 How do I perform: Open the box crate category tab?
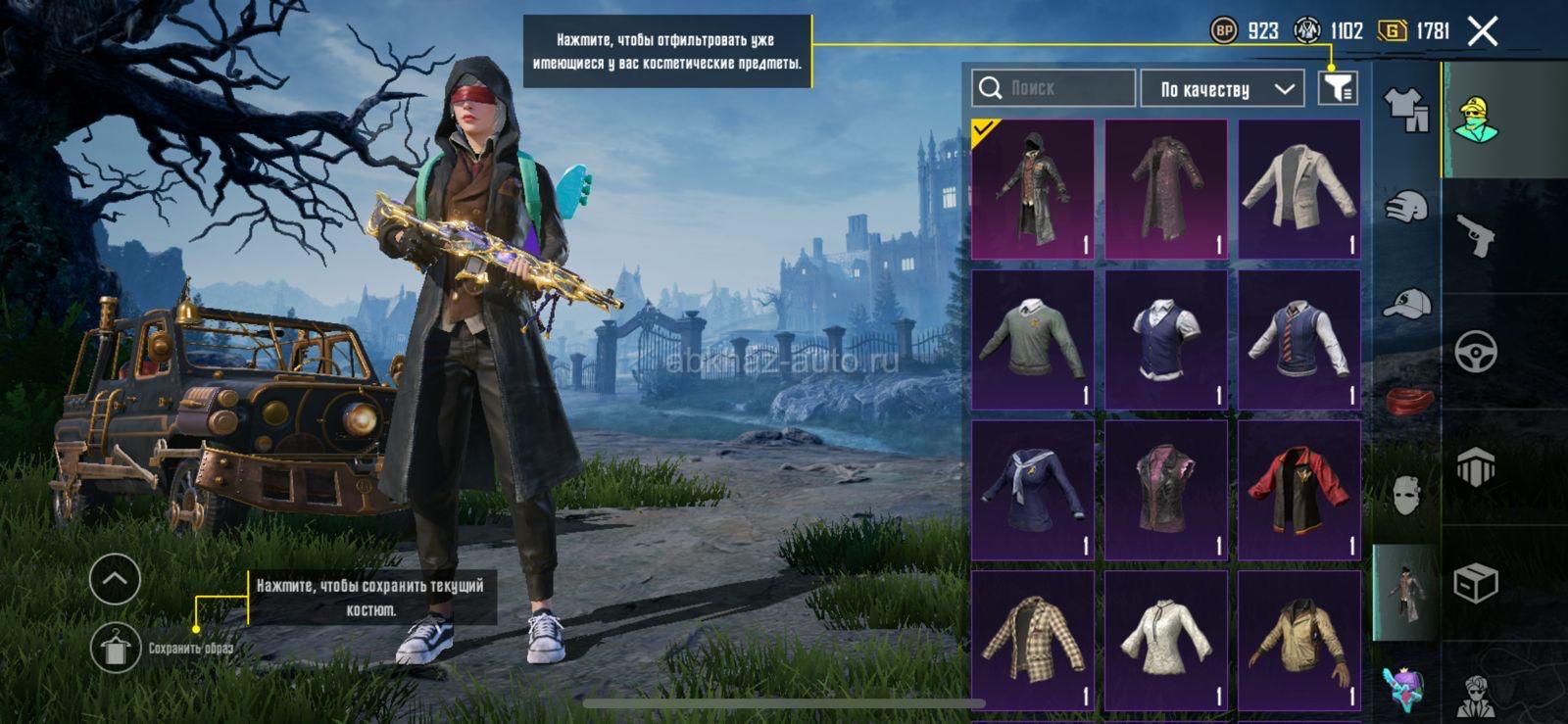click(1476, 584)
